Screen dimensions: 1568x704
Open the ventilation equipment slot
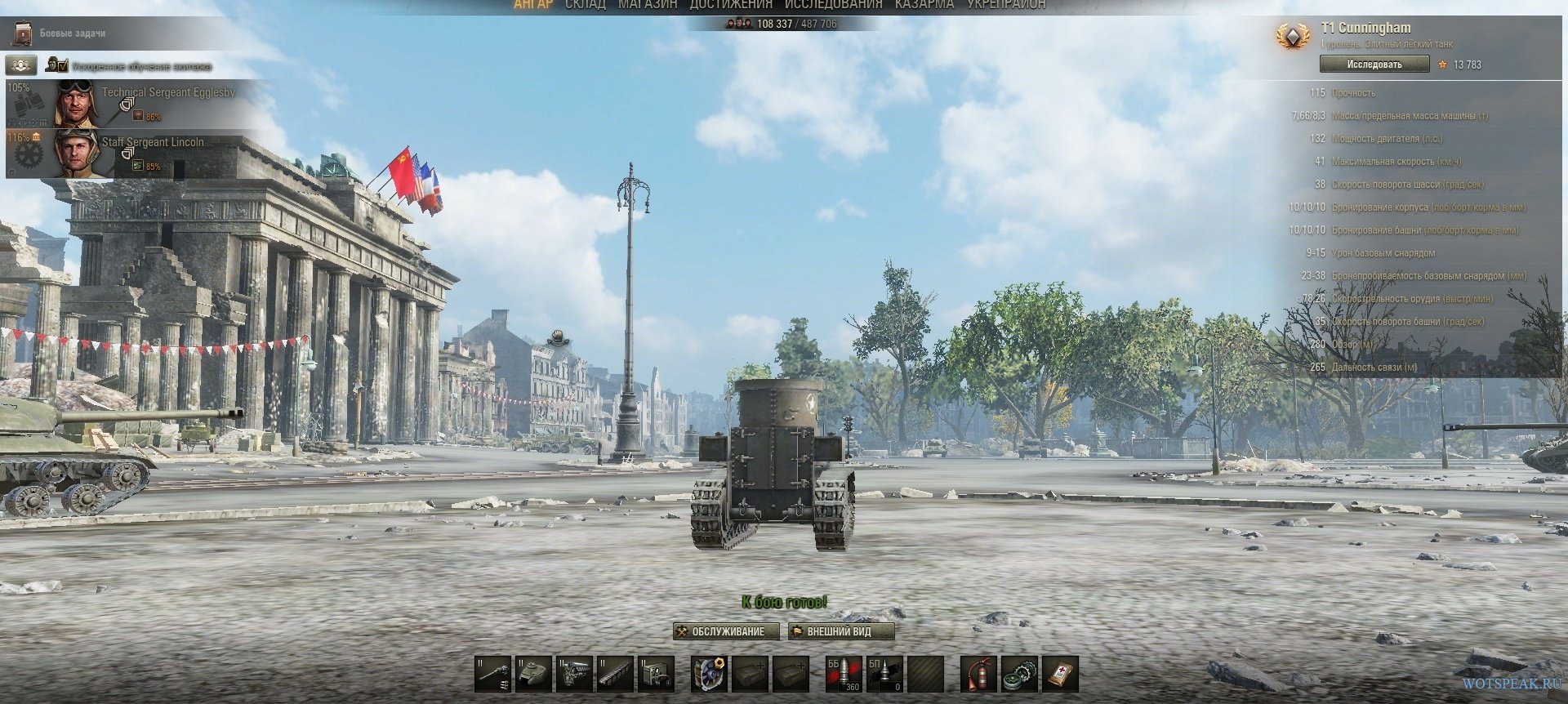pyautogui.click(x=709, y=674)
